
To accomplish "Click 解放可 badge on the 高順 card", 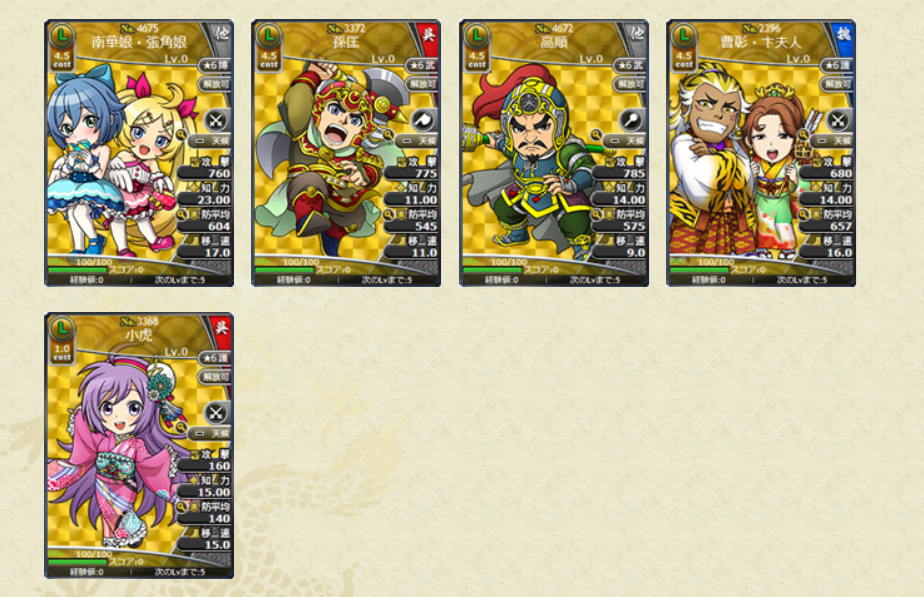I will (x=630, y=85).
